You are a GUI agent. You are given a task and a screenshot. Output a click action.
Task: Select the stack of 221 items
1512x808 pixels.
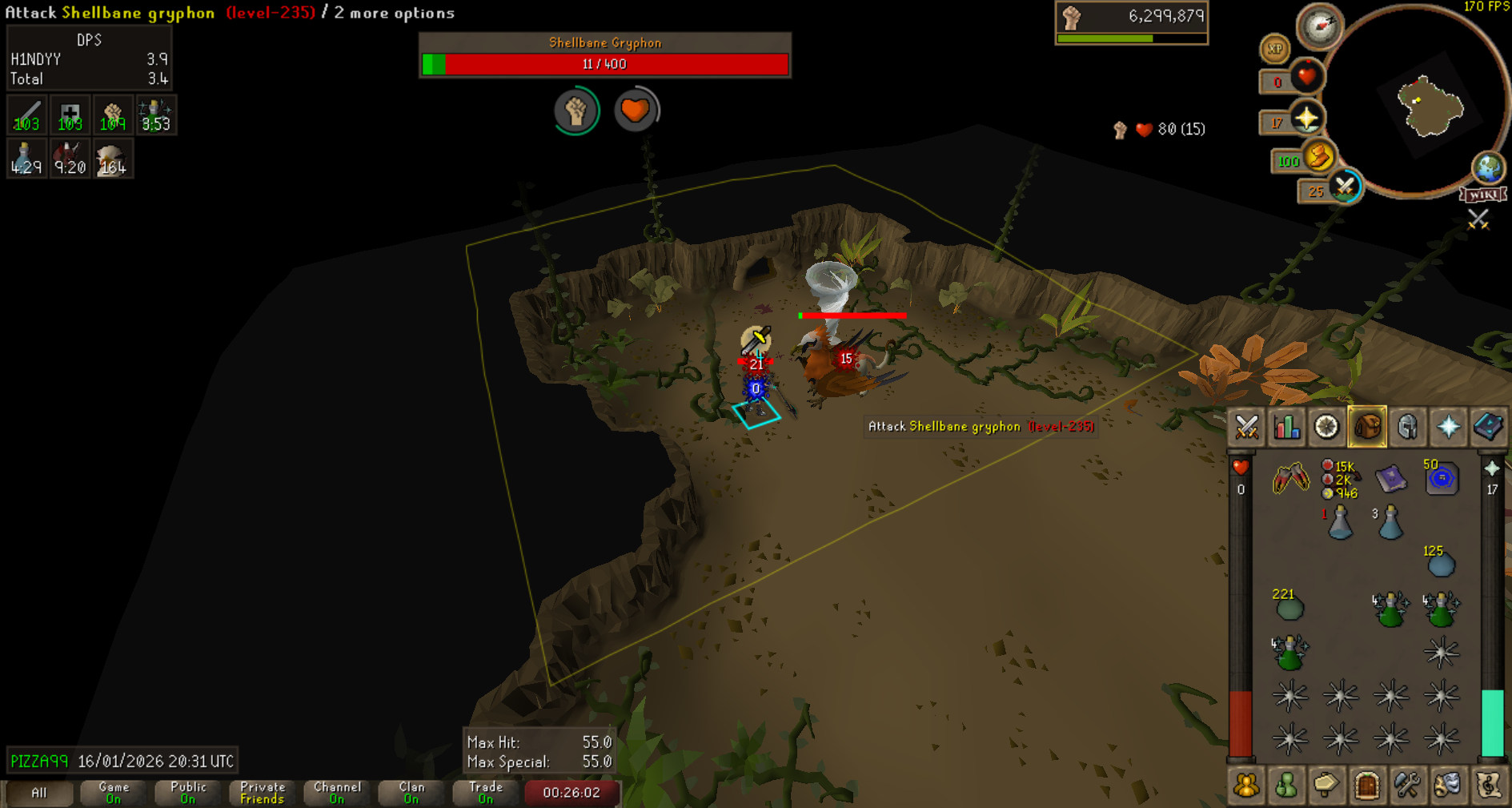[1289, 607]
